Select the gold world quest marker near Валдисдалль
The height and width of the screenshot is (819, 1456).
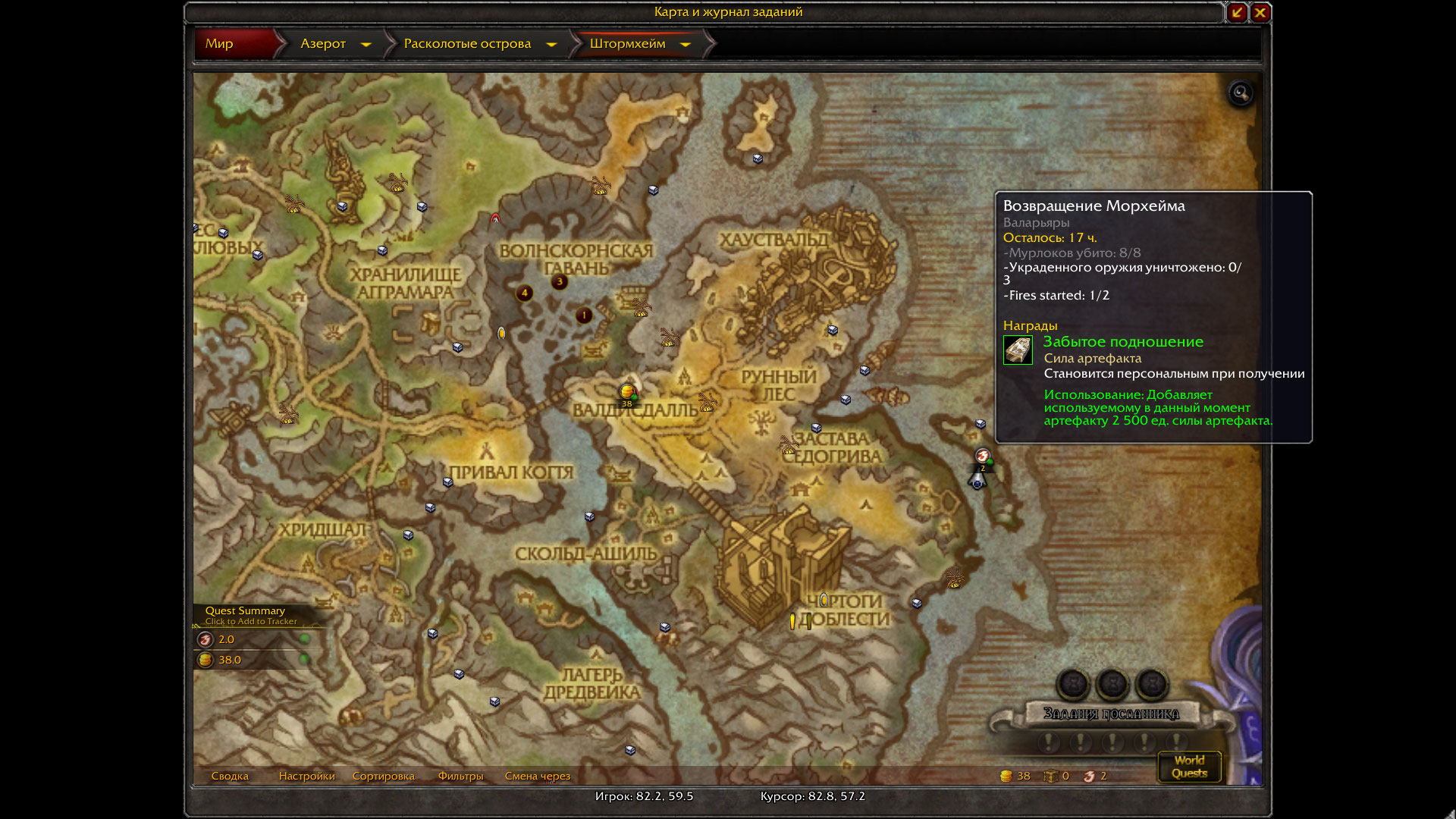627,392
